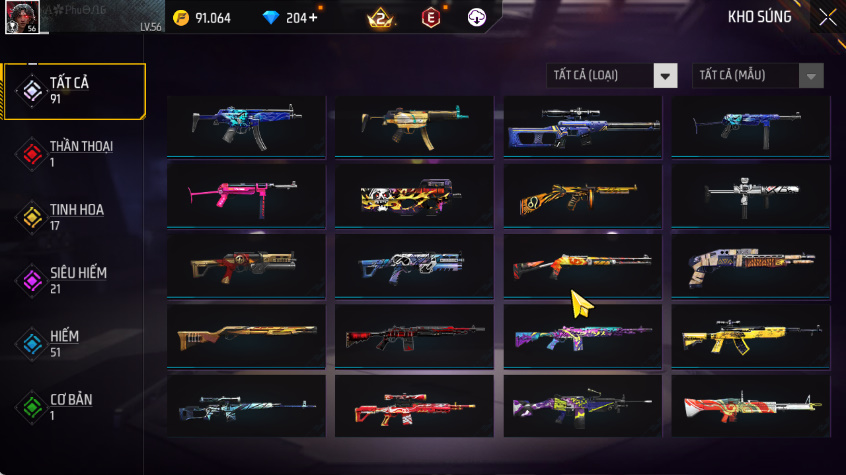Open the Tất Cả (Mẫu) dropdown

(757, 76)
